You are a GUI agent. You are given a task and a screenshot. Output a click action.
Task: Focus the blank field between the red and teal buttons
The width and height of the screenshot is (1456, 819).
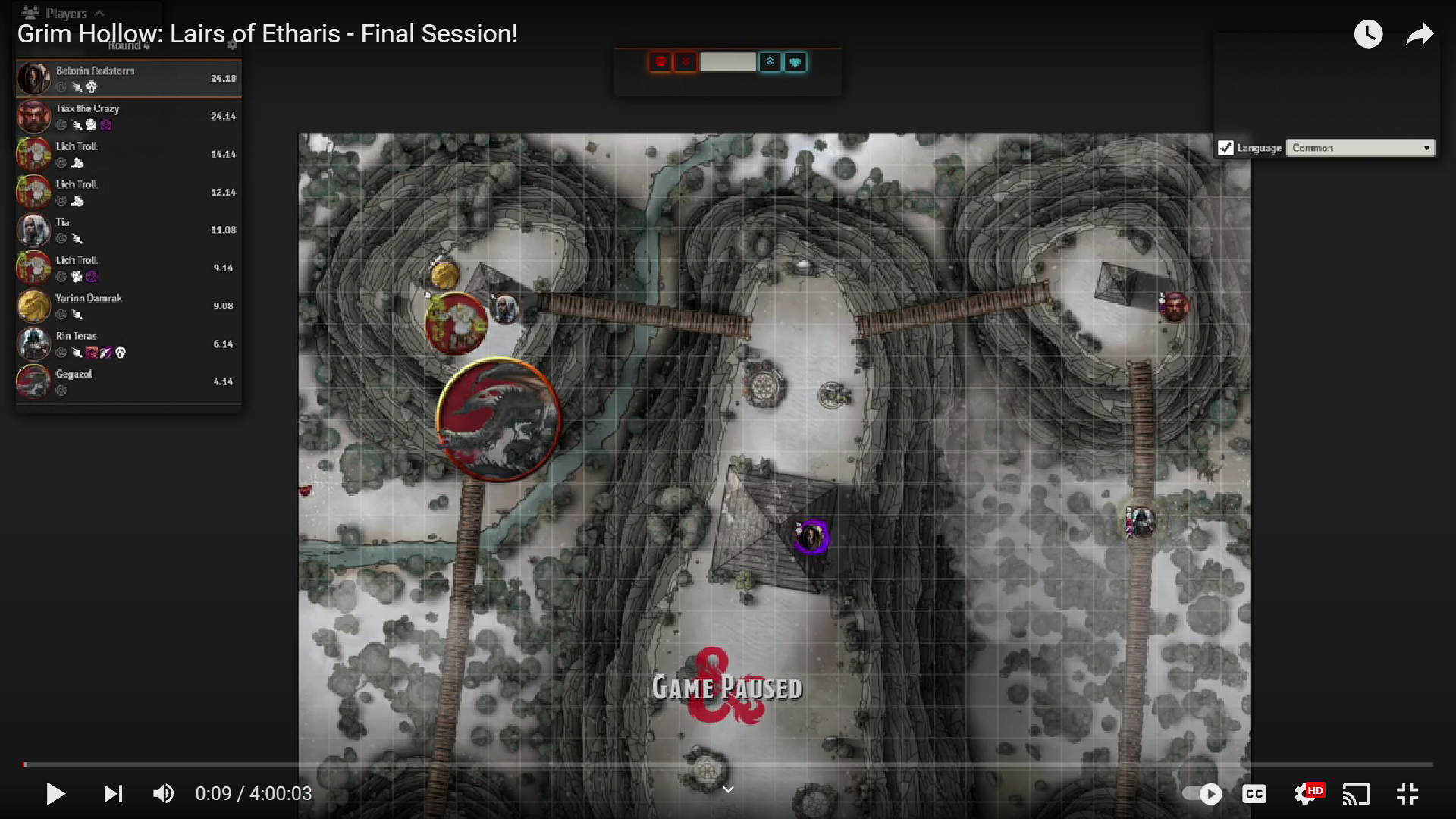(x=727, y=62)
